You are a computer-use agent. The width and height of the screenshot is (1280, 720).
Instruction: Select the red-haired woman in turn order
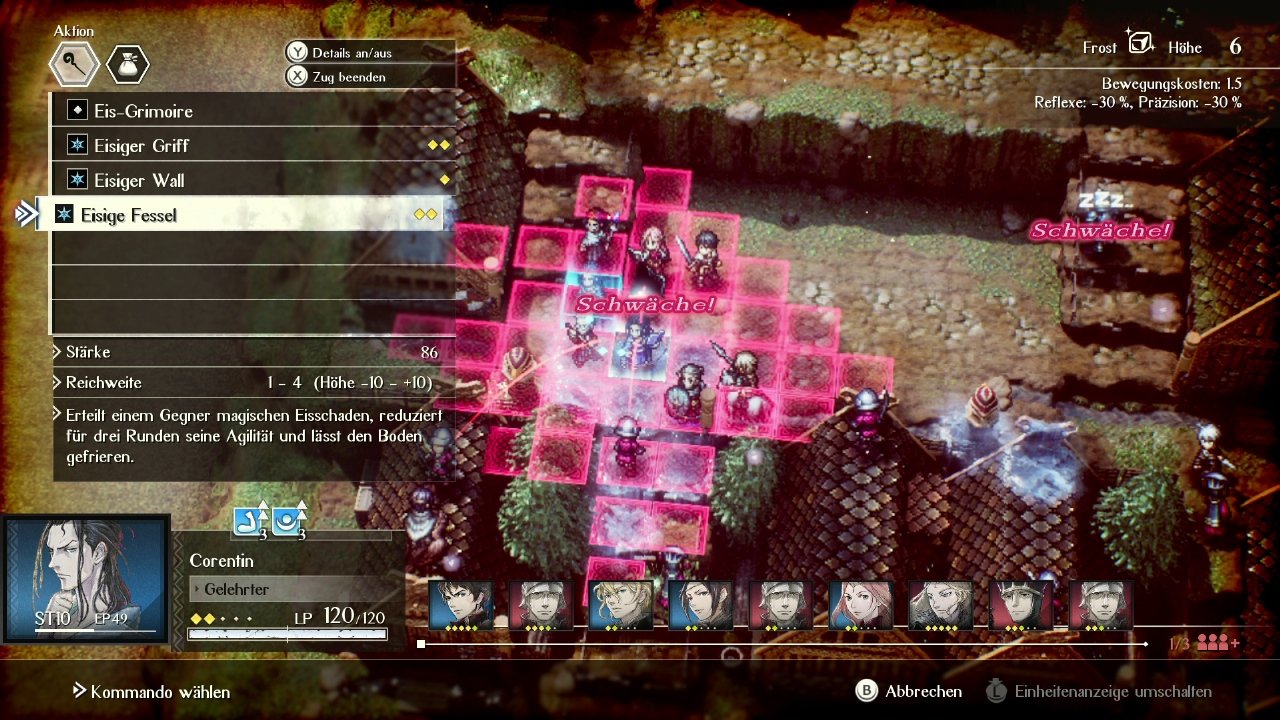click(860, 606)
